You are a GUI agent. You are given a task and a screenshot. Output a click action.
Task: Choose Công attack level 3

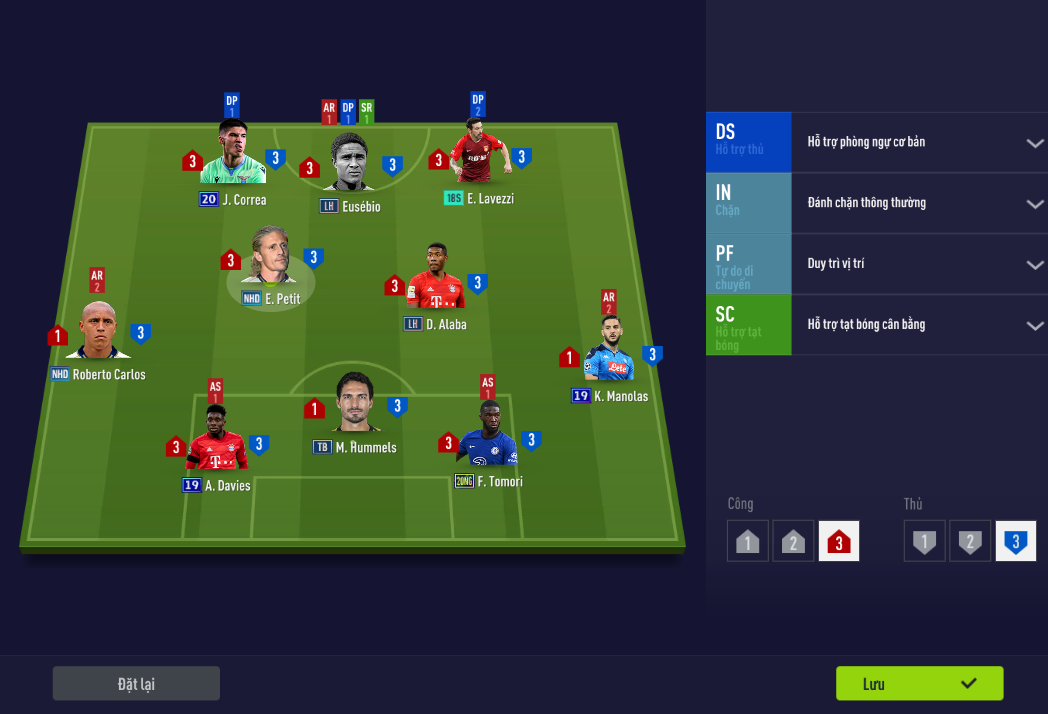(838, 541)
